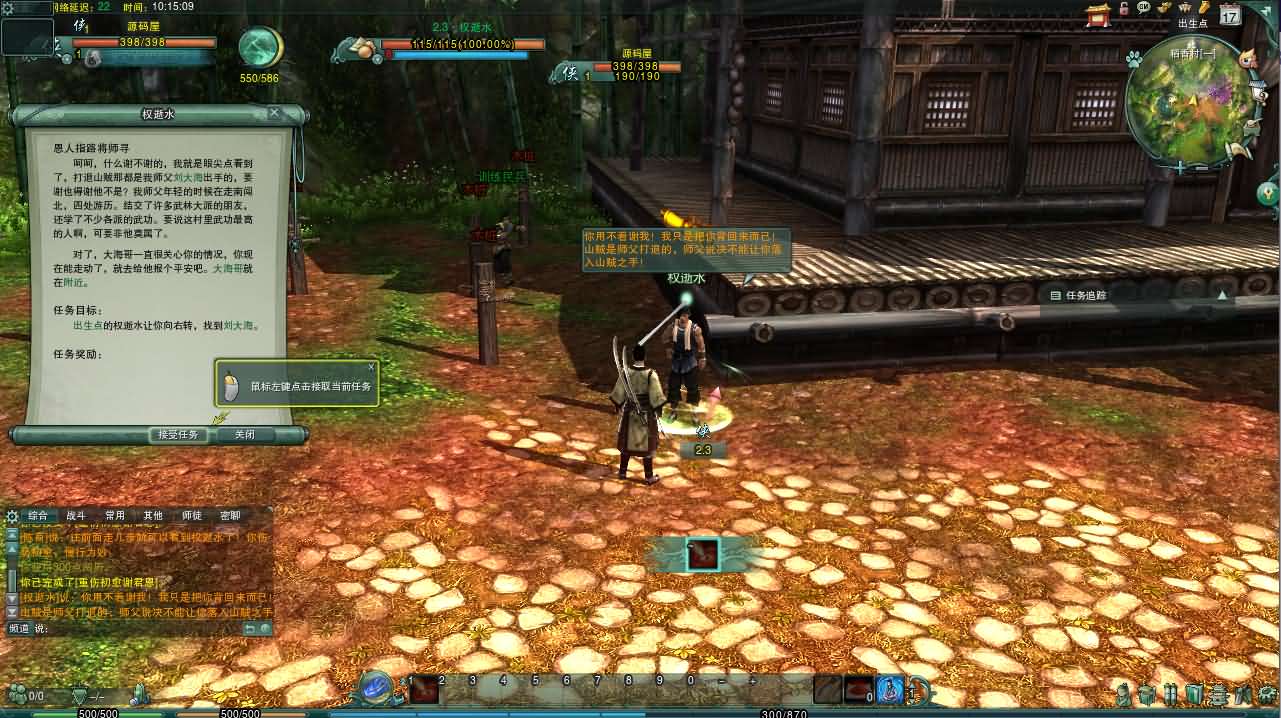Click the 关闭 button in quest dialog
The image size is (1281, 718).
tap(244, 435)
